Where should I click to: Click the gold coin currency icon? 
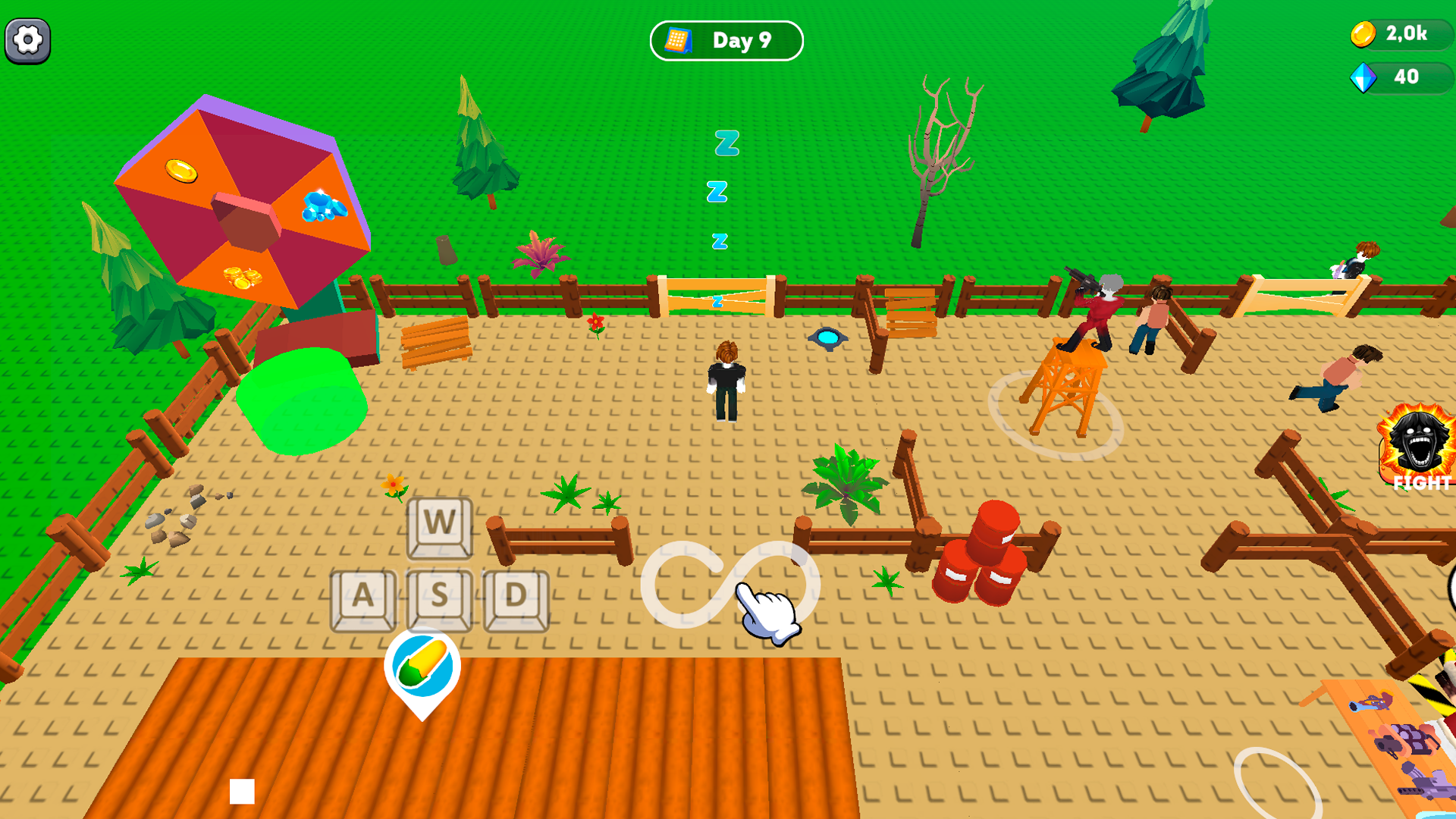[x=1364, y=33]
